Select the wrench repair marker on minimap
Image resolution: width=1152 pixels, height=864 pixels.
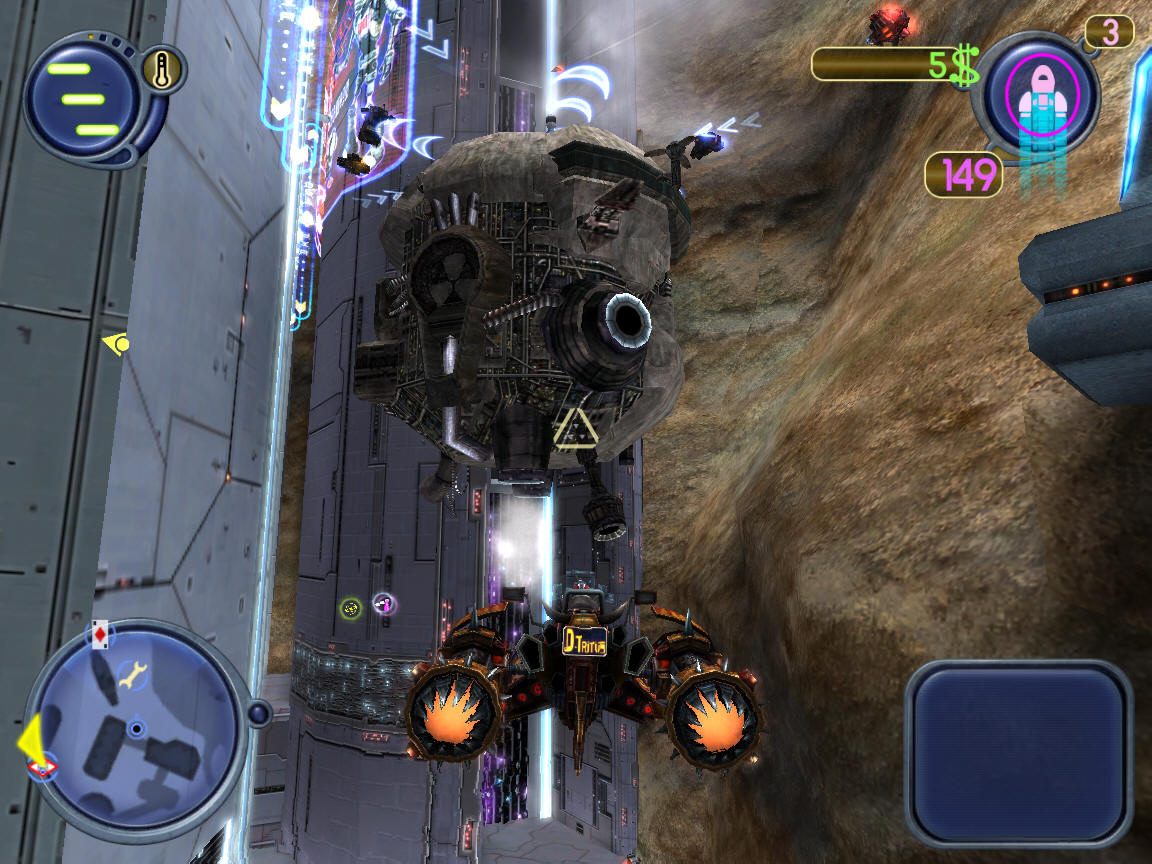(x=131, y=677)
